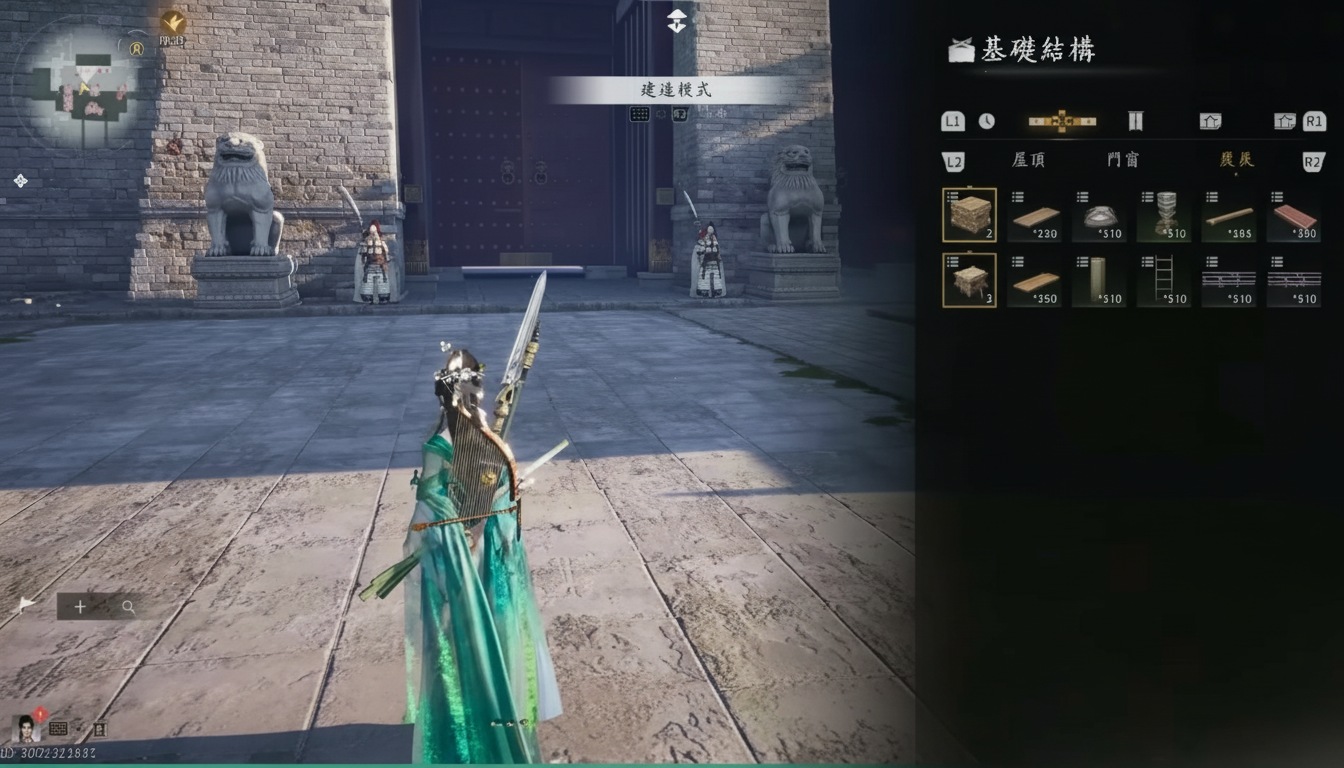Select the highlighted foundation category icon
This screenshot has width=1344, height=768.
1062,120
